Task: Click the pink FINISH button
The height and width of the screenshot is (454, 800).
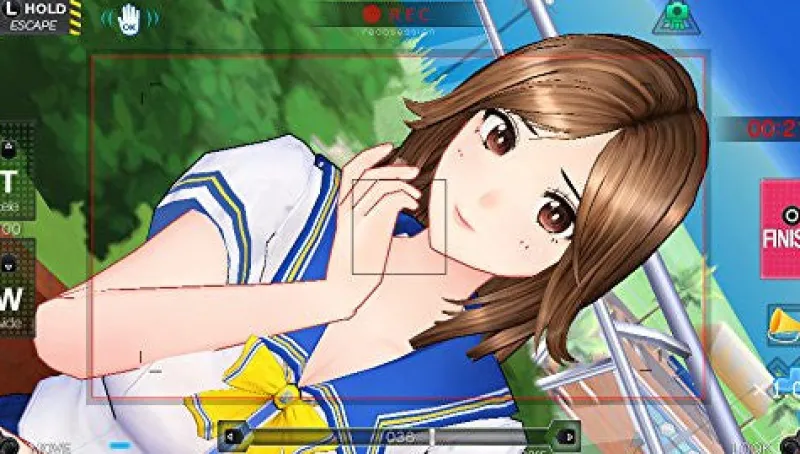Action: point(781,228)
